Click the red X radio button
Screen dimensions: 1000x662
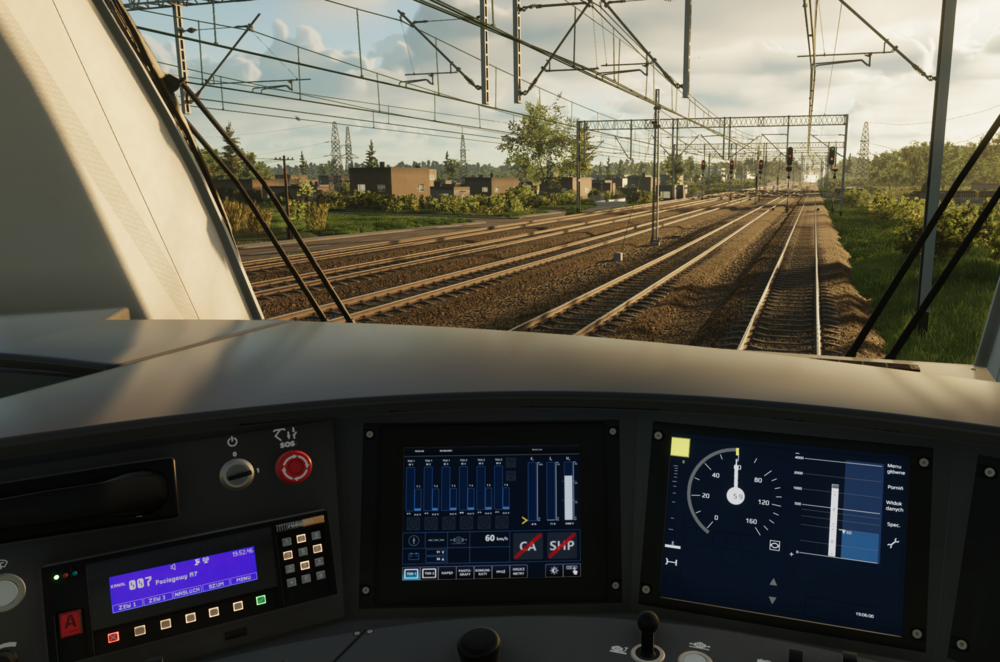[x=113, y=636]
